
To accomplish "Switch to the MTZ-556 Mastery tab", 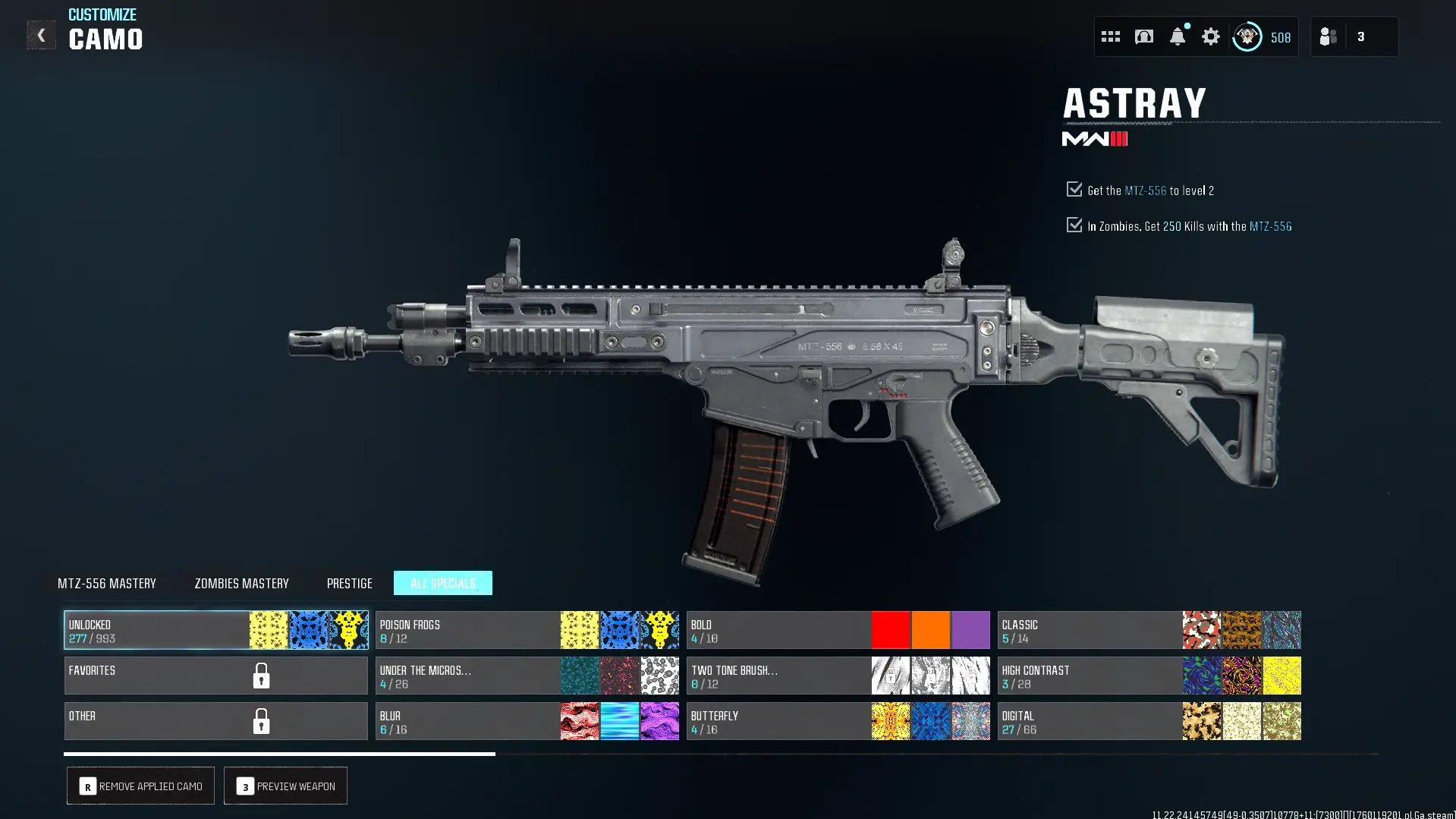I will (x=107, y=583).
